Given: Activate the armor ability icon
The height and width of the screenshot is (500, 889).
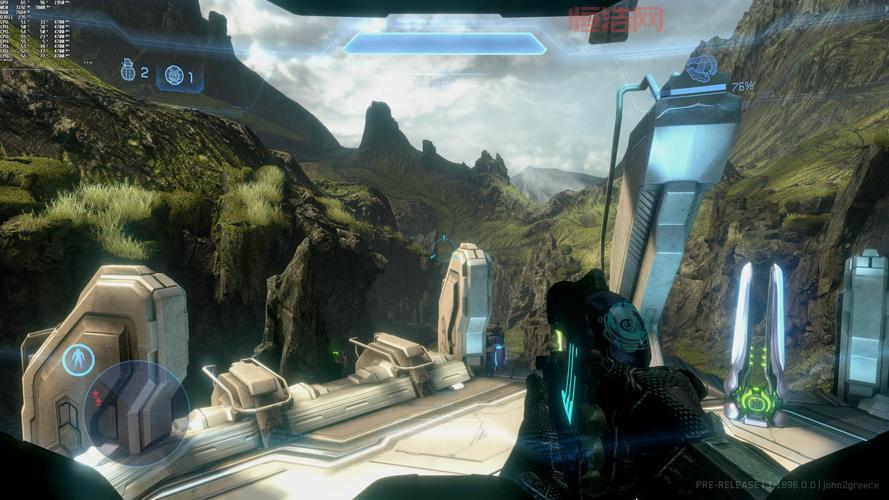Looking at the screenshot, I should (77, 359).
